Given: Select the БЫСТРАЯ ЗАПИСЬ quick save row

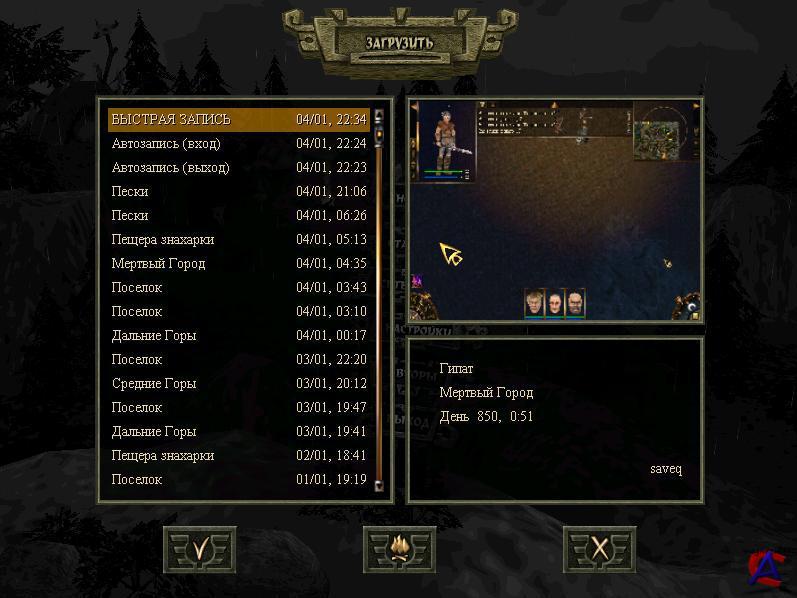Looking at the screenshot, I should click(238, 120).
